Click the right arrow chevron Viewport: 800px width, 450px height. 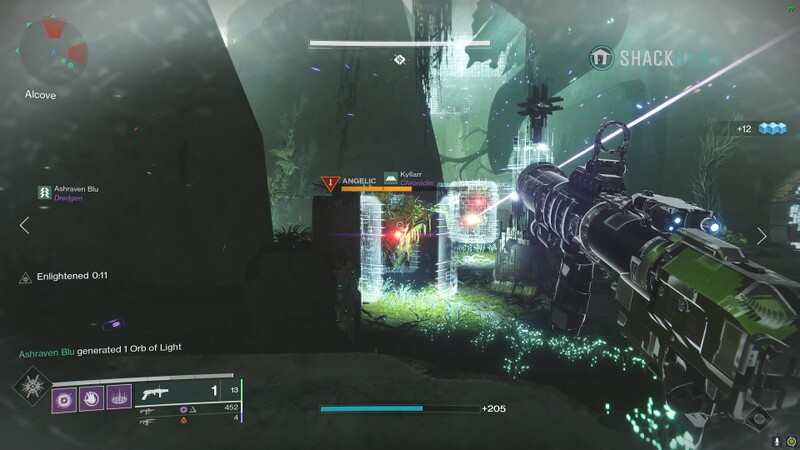click(x=762, y=236)
